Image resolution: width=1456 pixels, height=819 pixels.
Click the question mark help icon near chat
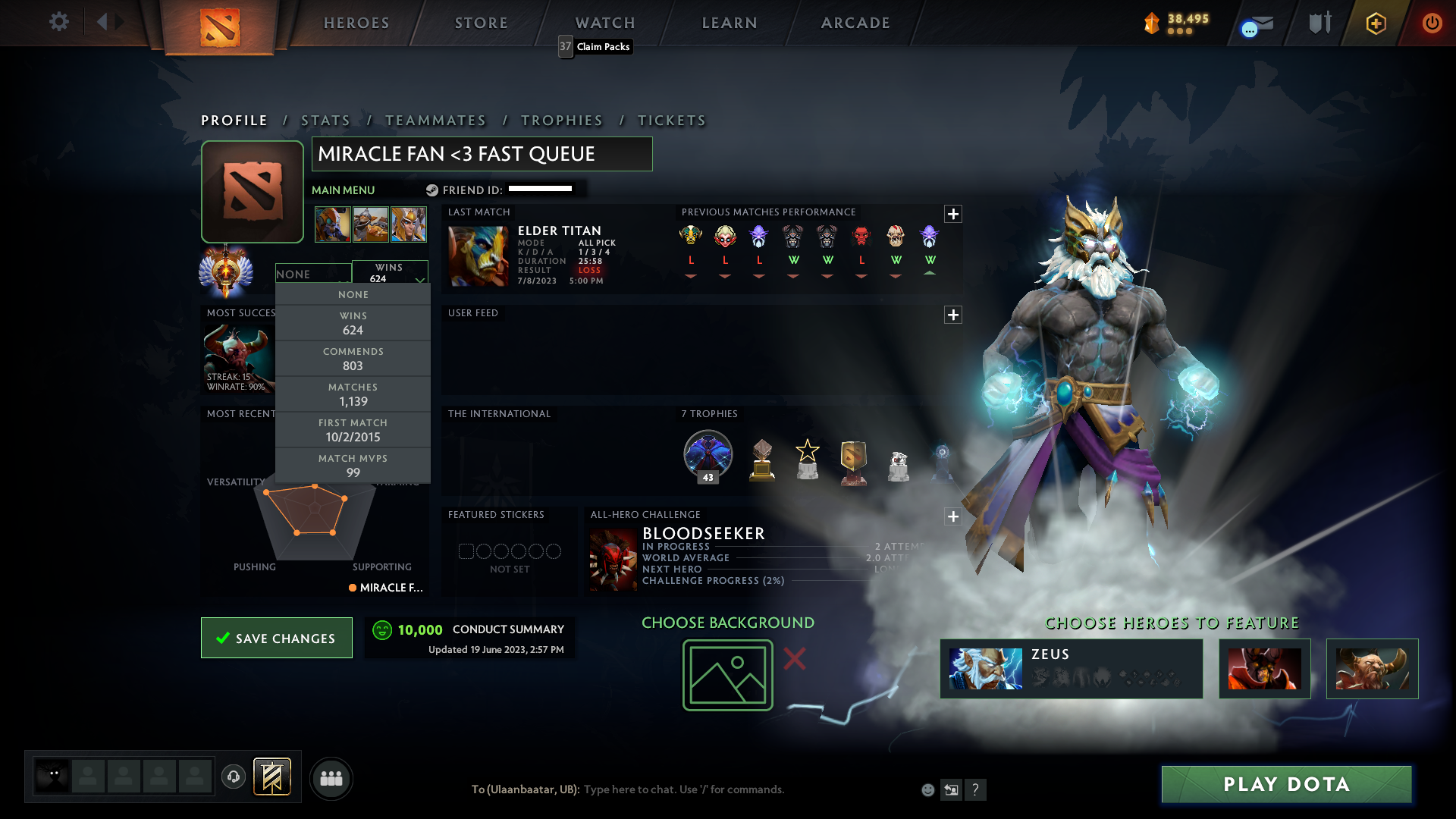coord(976,789)
